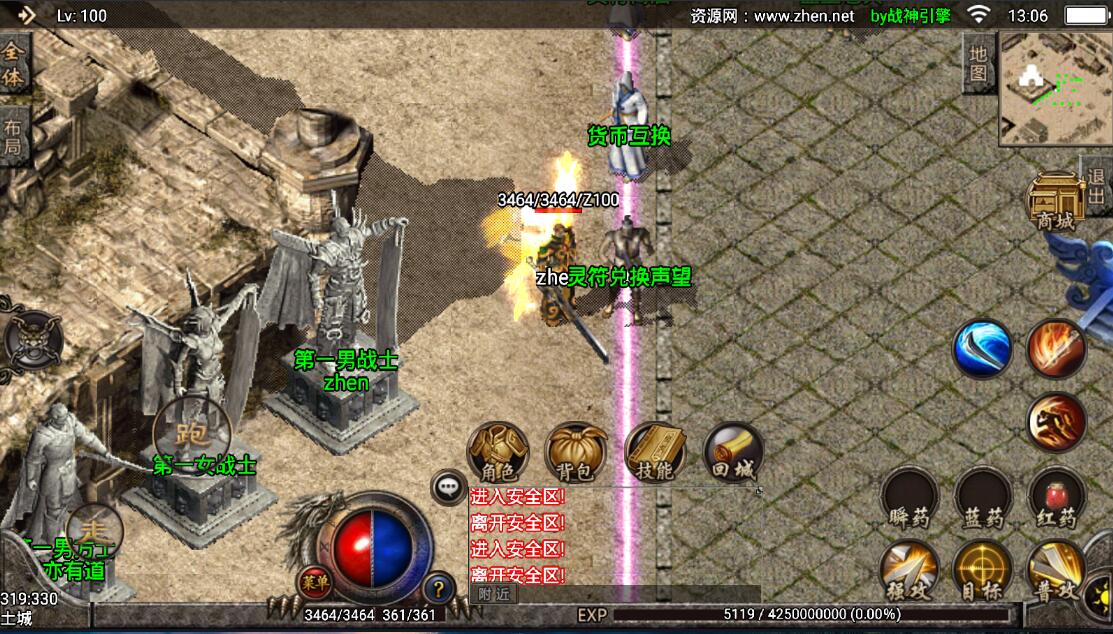Image resolution: width=1113 pixels, height=634 pixels.
Task: Use the 普攻 normal attack button
Action: coord(1057,572)
